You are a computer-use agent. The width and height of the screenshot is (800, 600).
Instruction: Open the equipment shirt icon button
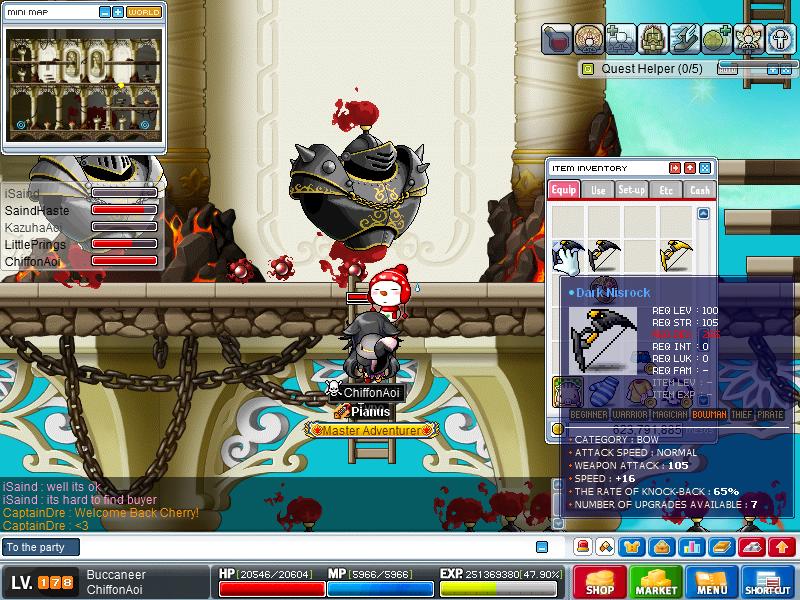tap(633, 547)
